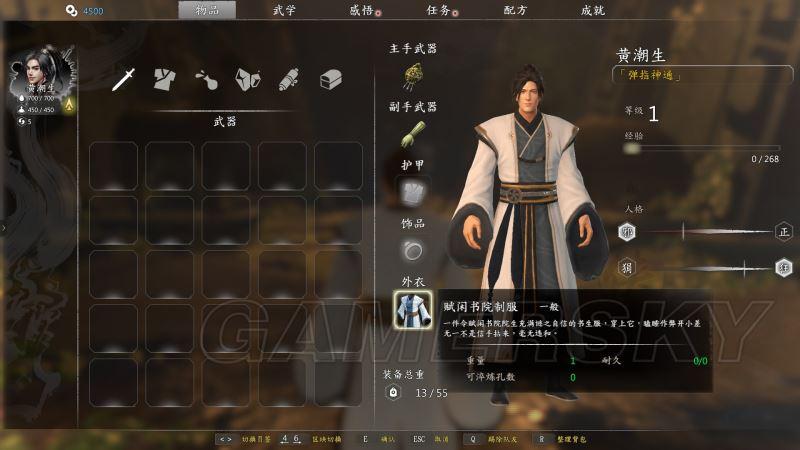Select the sword weapon category icon

124,79
